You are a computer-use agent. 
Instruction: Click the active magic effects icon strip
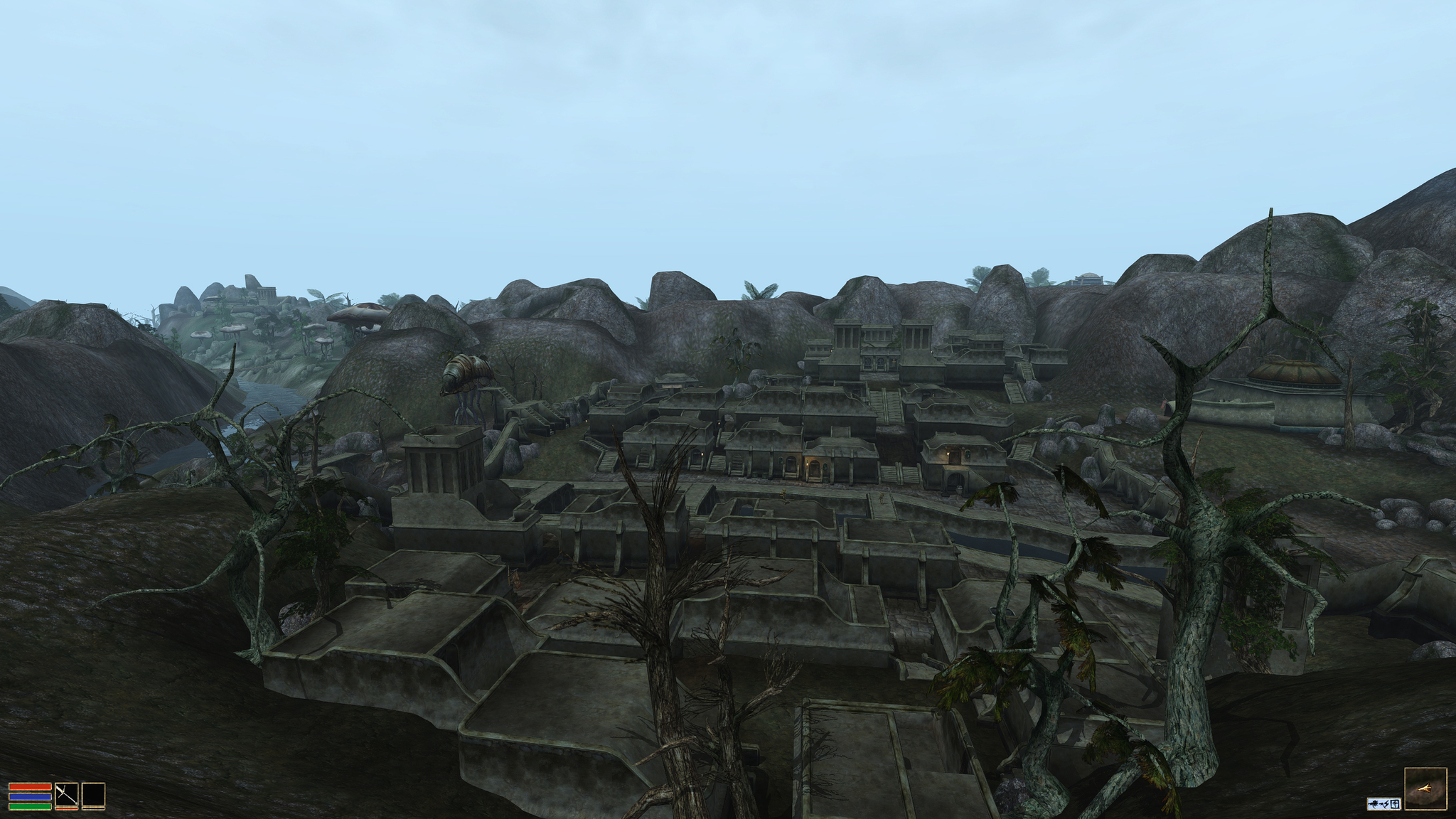tap(1383, 803)
